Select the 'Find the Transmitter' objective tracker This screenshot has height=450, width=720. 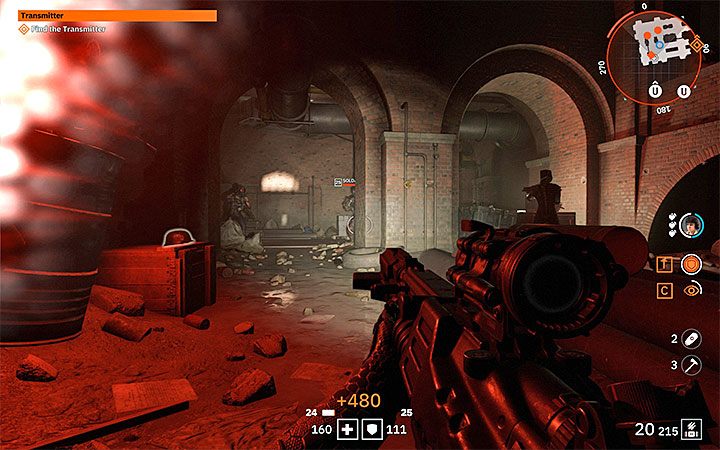pyautogui.click(x=60, y=29)
